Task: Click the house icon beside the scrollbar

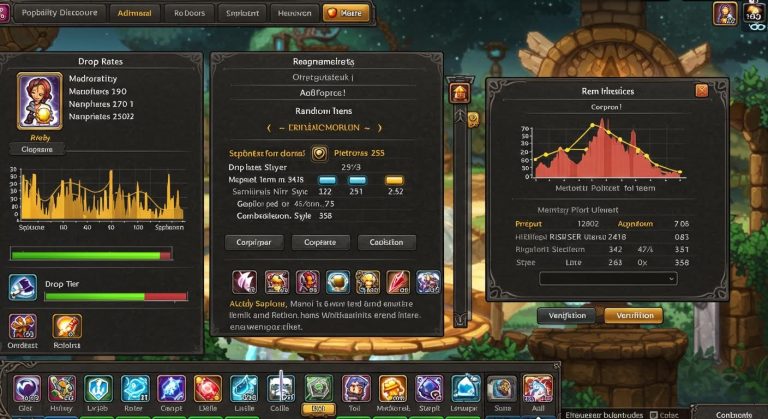Action: (460, 93)
